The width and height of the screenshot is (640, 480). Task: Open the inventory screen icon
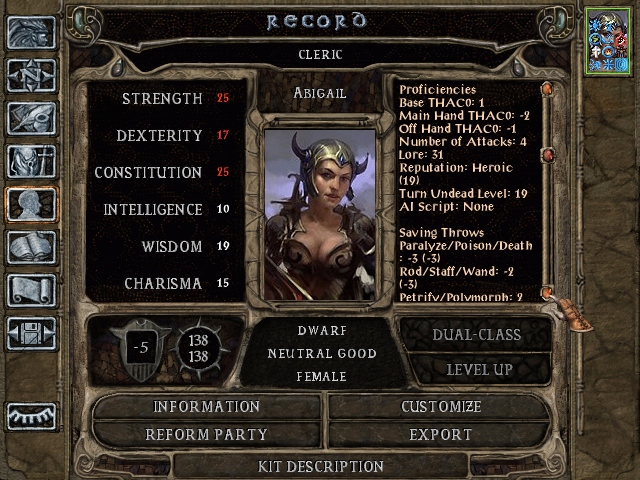[31, 161]
